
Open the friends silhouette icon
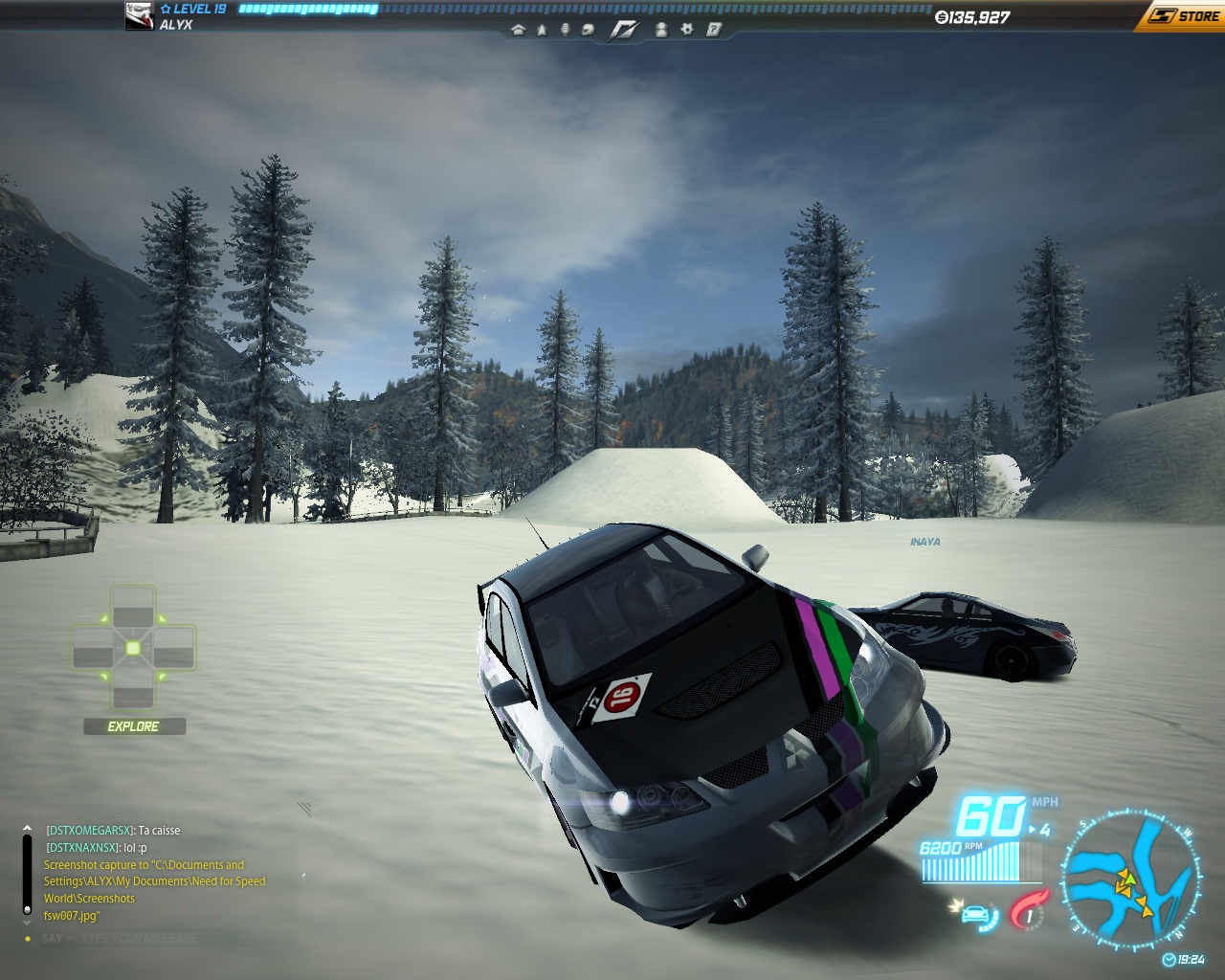coord(661,30)
